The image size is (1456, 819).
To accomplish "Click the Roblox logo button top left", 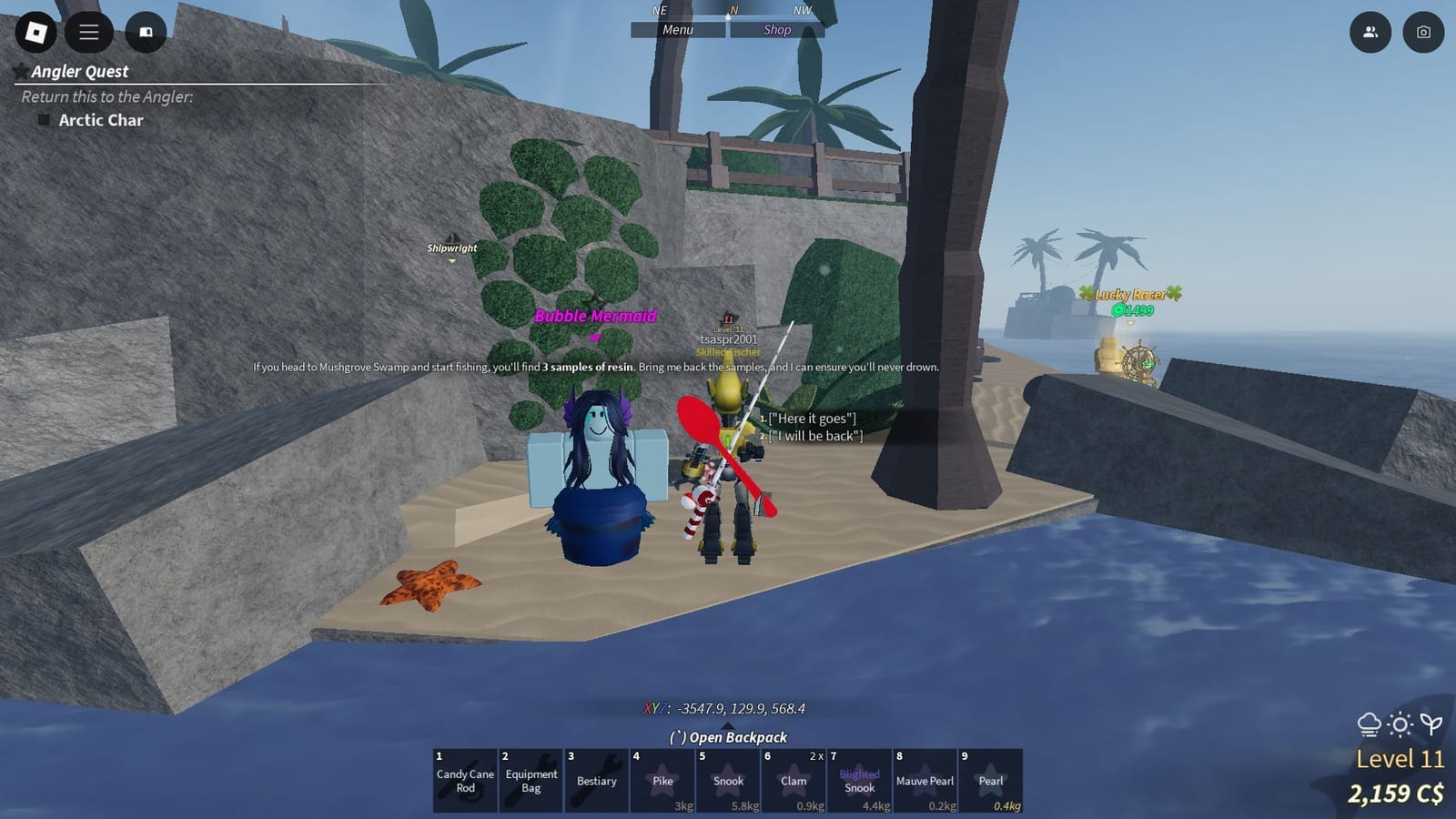I will click(x=36, y=33).
